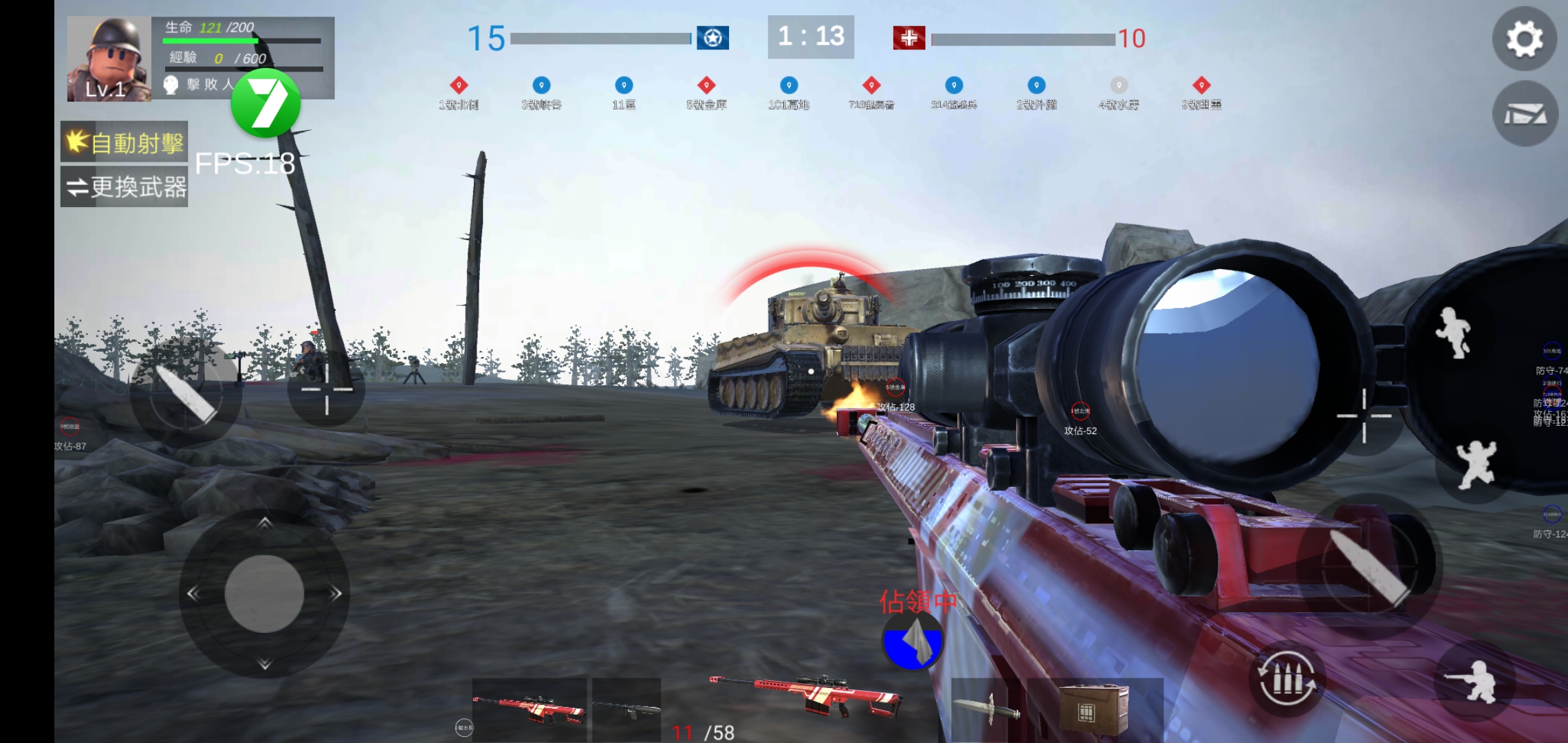Open the settings gear icon
Image resolution: width=1568 pixels, height=743 pixels.
1525,39
